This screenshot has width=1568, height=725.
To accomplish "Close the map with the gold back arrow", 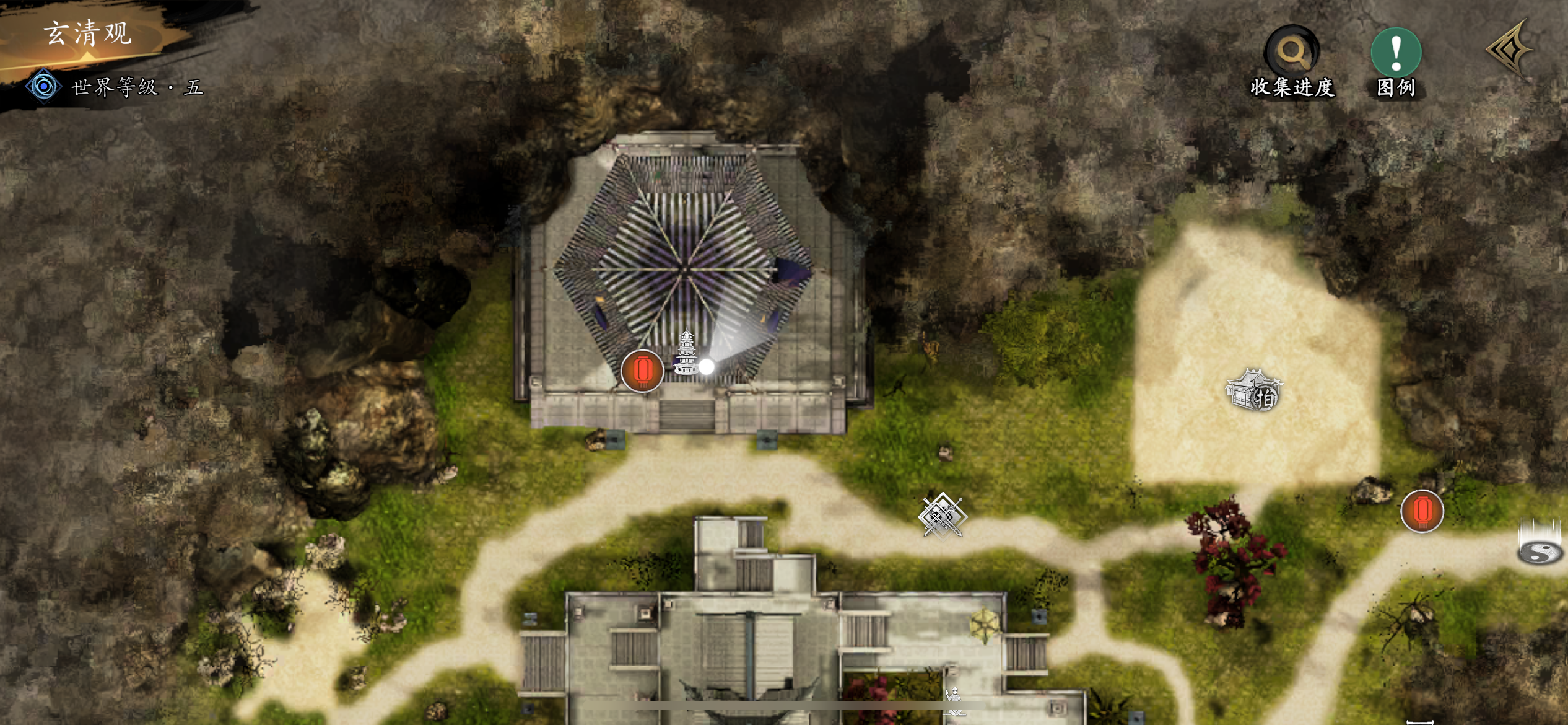I will 1510,50.
